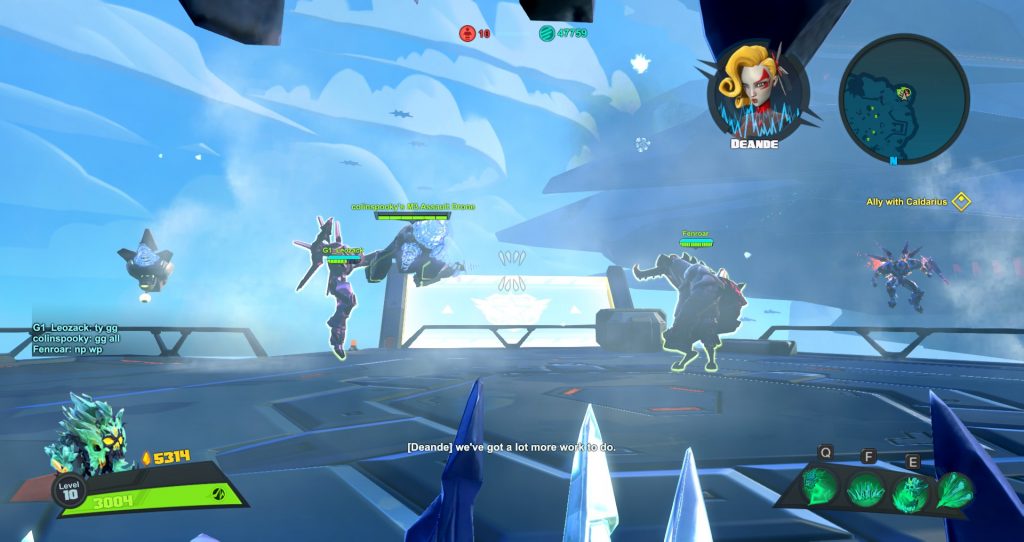Open the Level 10 badge

point(68,491)
